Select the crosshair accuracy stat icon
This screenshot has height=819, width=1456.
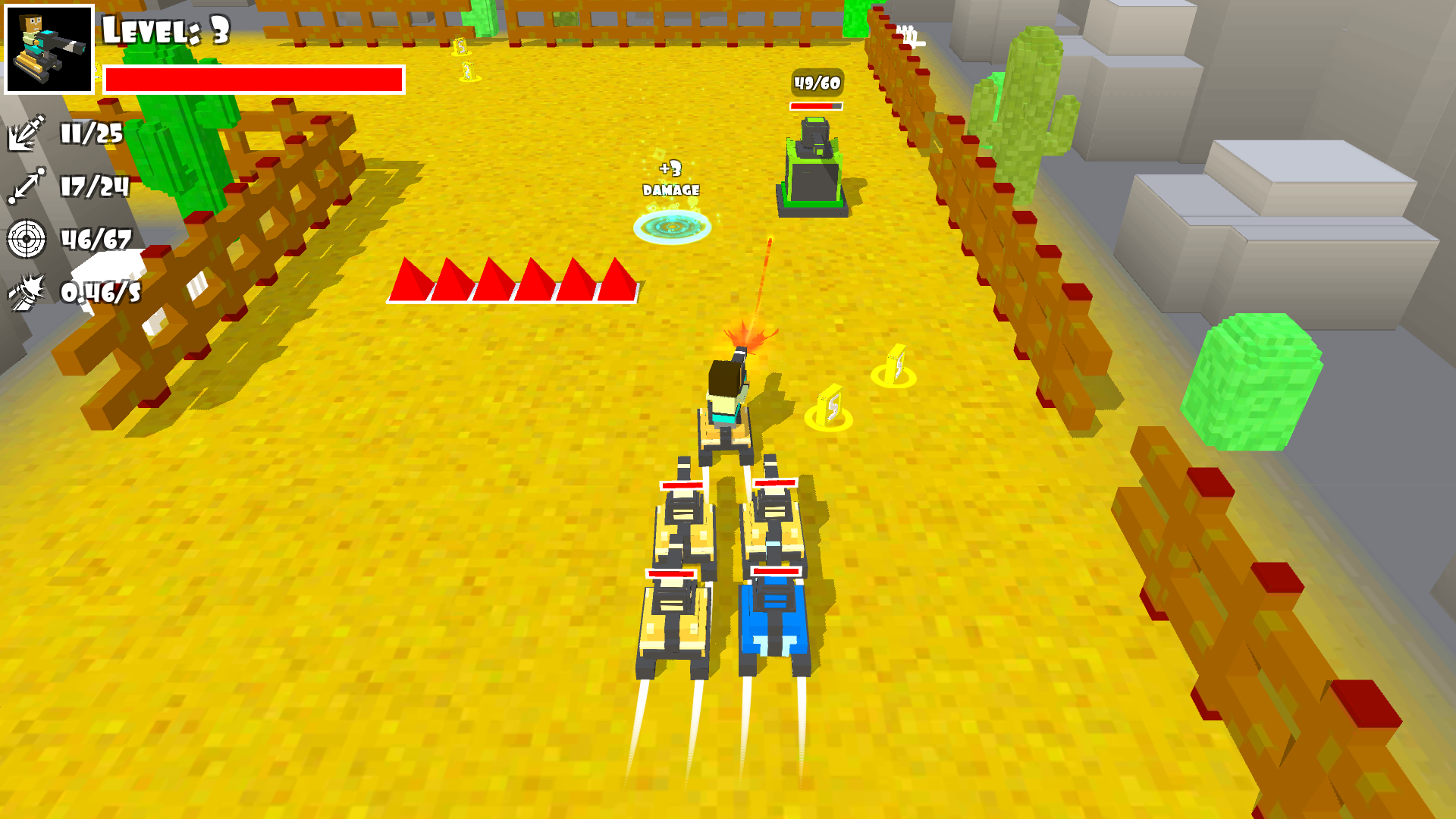[x=27, y=237]
